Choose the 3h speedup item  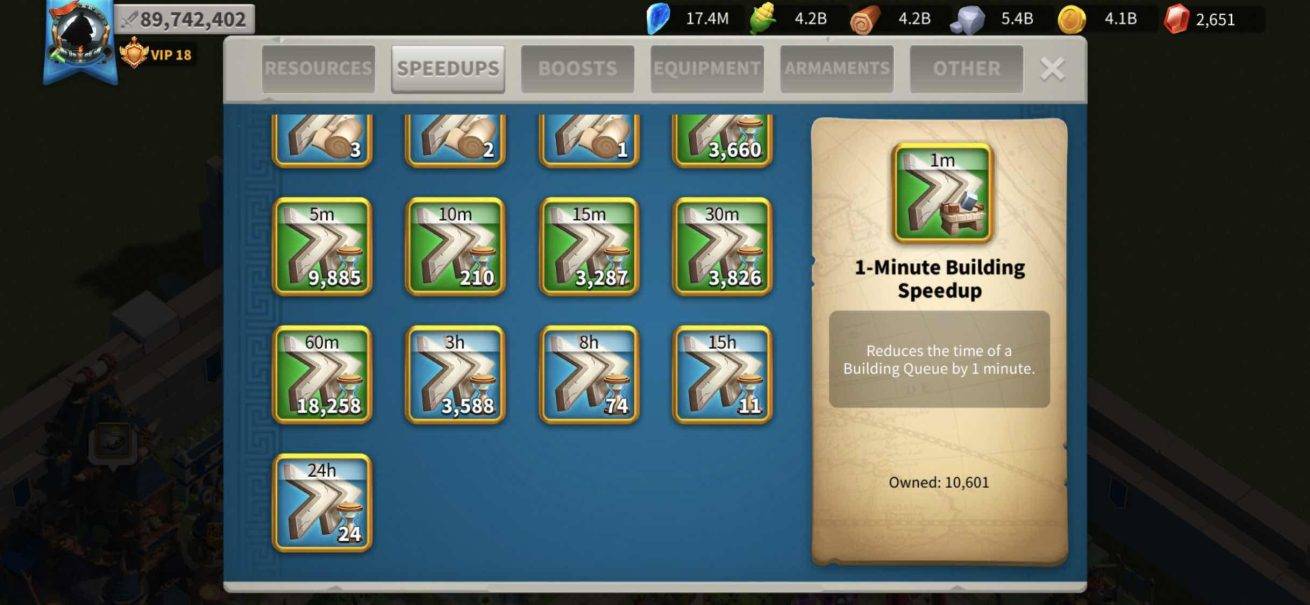pyautogui.click(x=455, y=374)
